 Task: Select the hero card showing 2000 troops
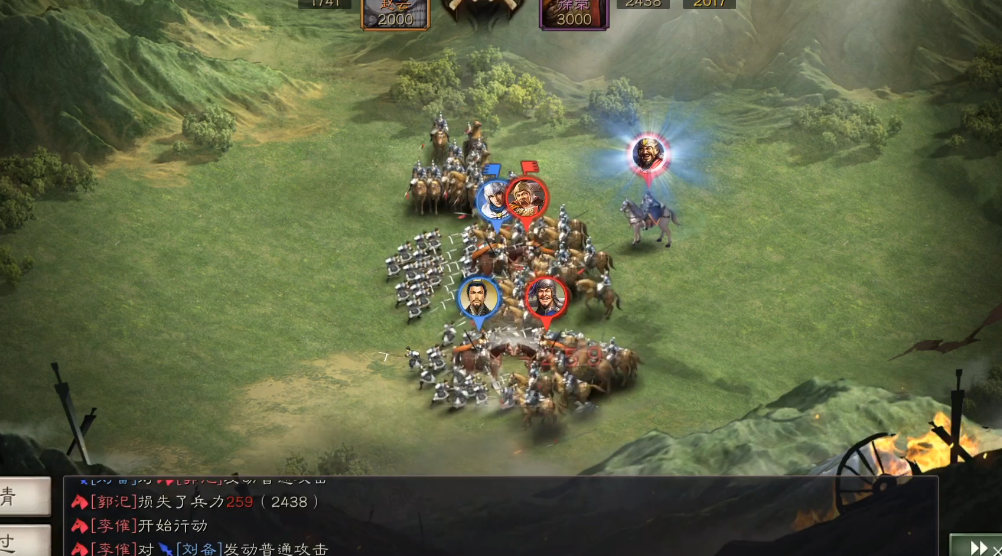click(x=396, y=14)
